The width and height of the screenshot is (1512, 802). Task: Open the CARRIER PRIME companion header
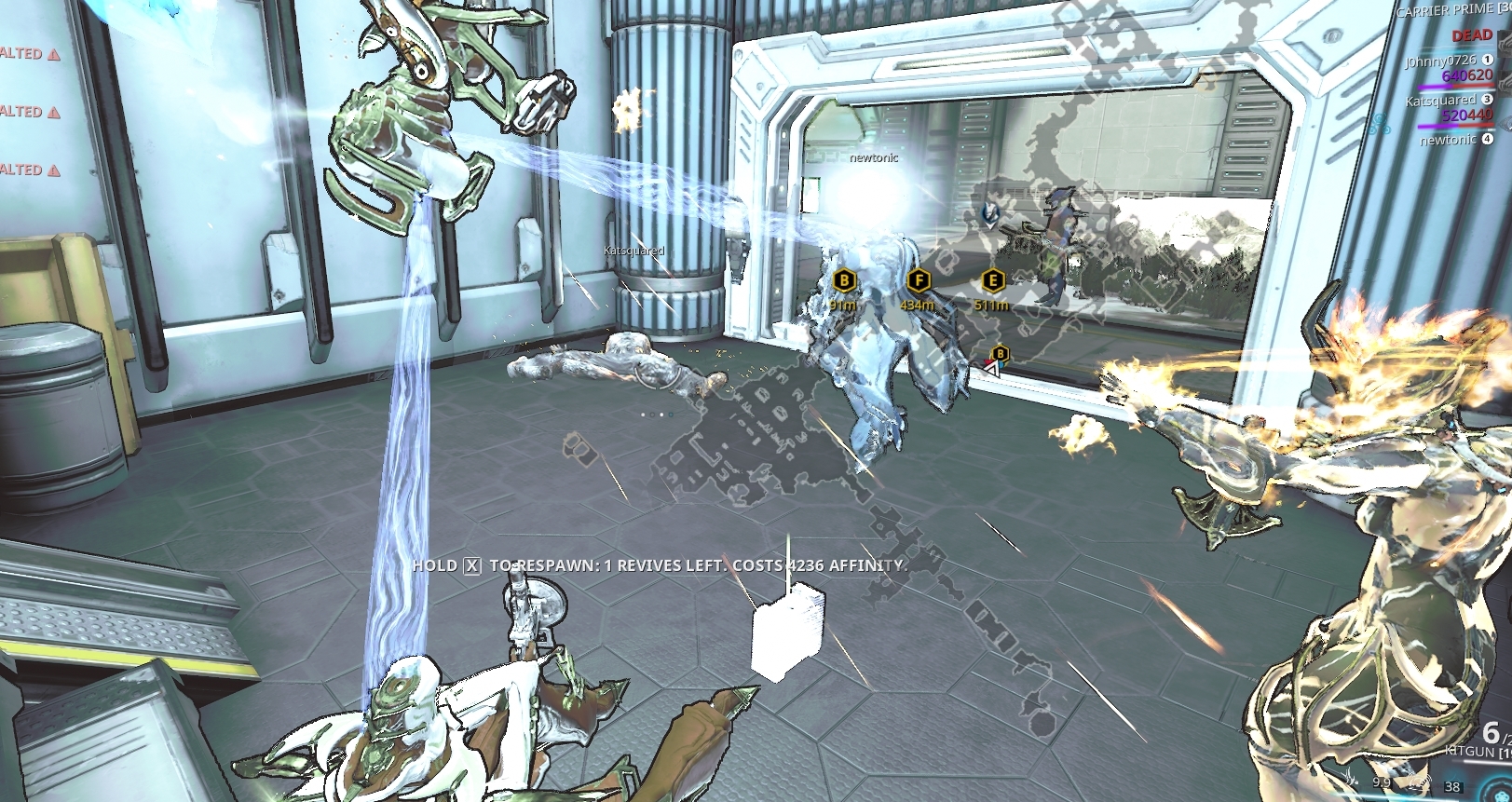pyautogui.click(x=1445, y=9)
